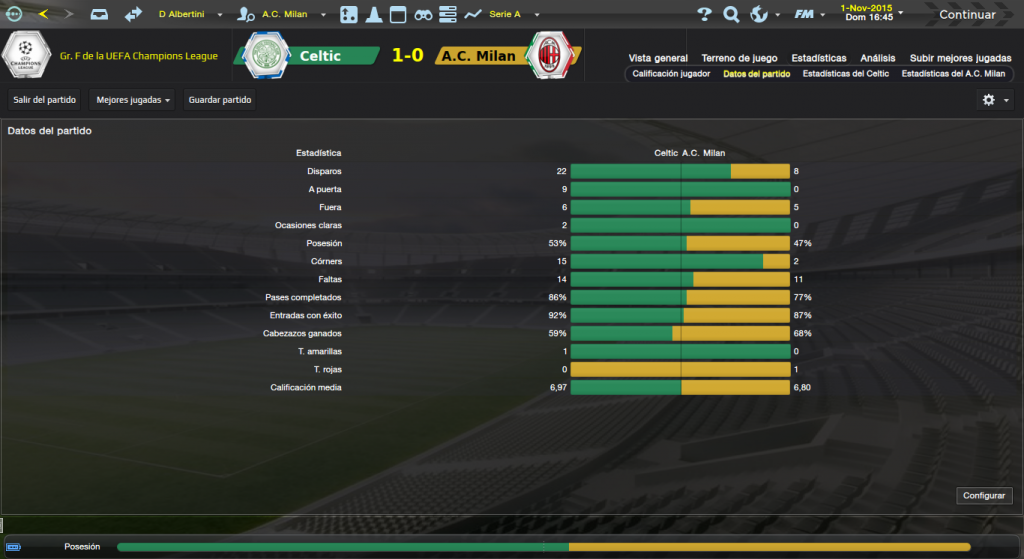Open the gear settings dropdown
1024x559 pixels.
pyautogui.click(x=994, y=100)
